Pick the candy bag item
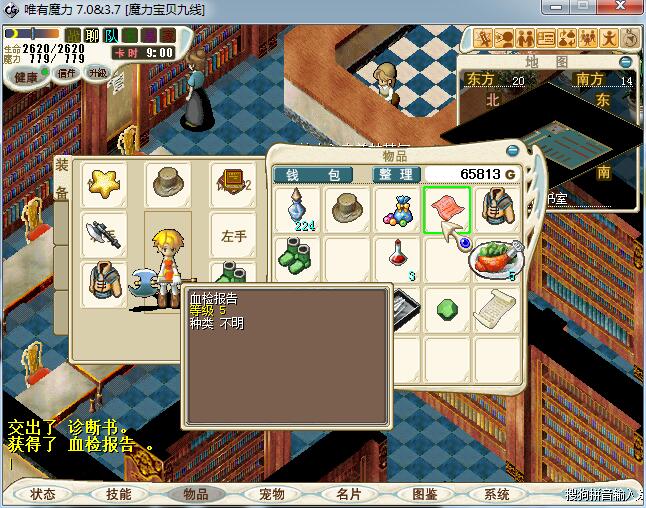The width and height of the screenshot is (646, 508). point(397,210)
